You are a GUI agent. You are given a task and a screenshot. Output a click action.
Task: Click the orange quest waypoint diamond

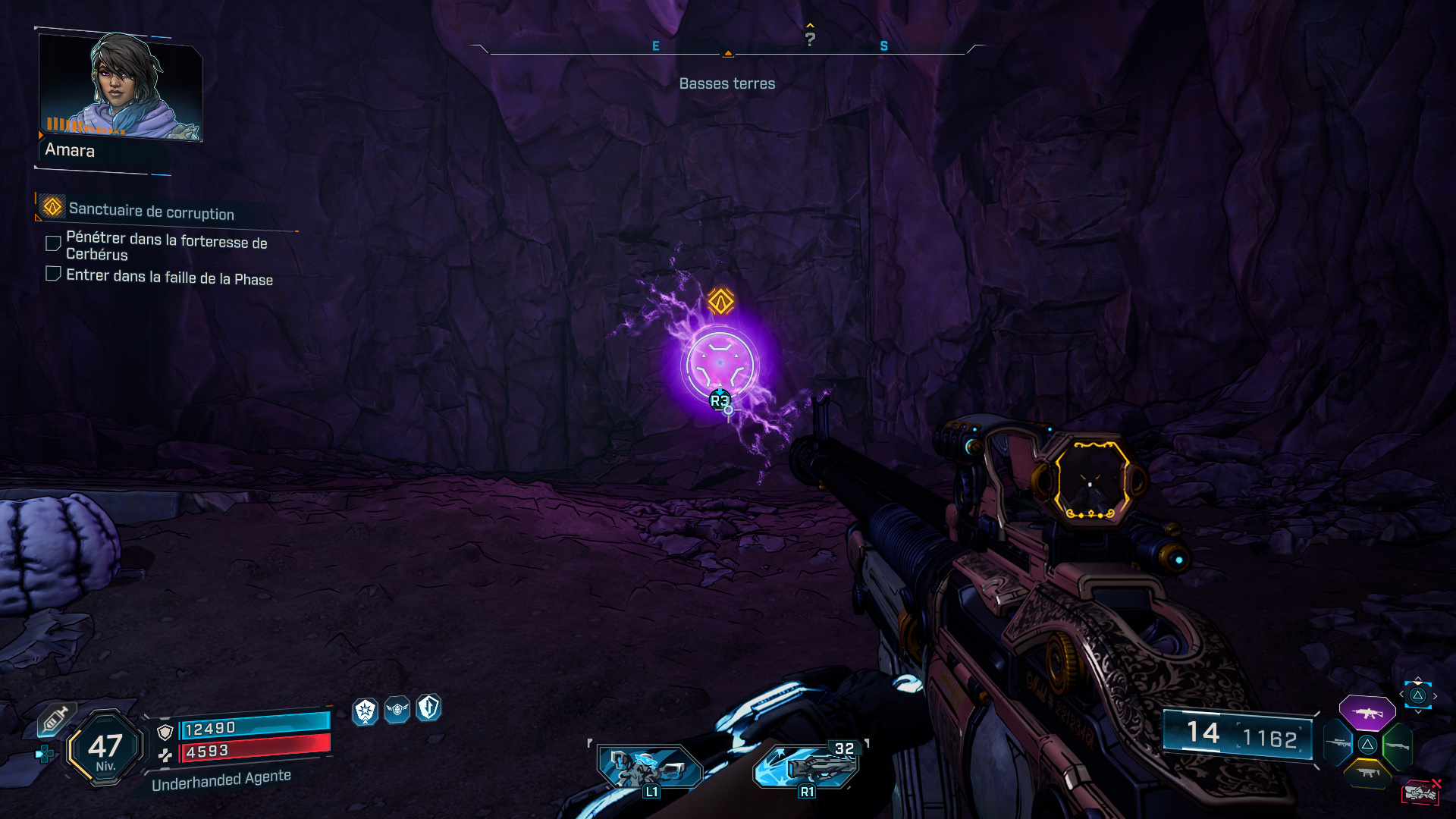720,301
